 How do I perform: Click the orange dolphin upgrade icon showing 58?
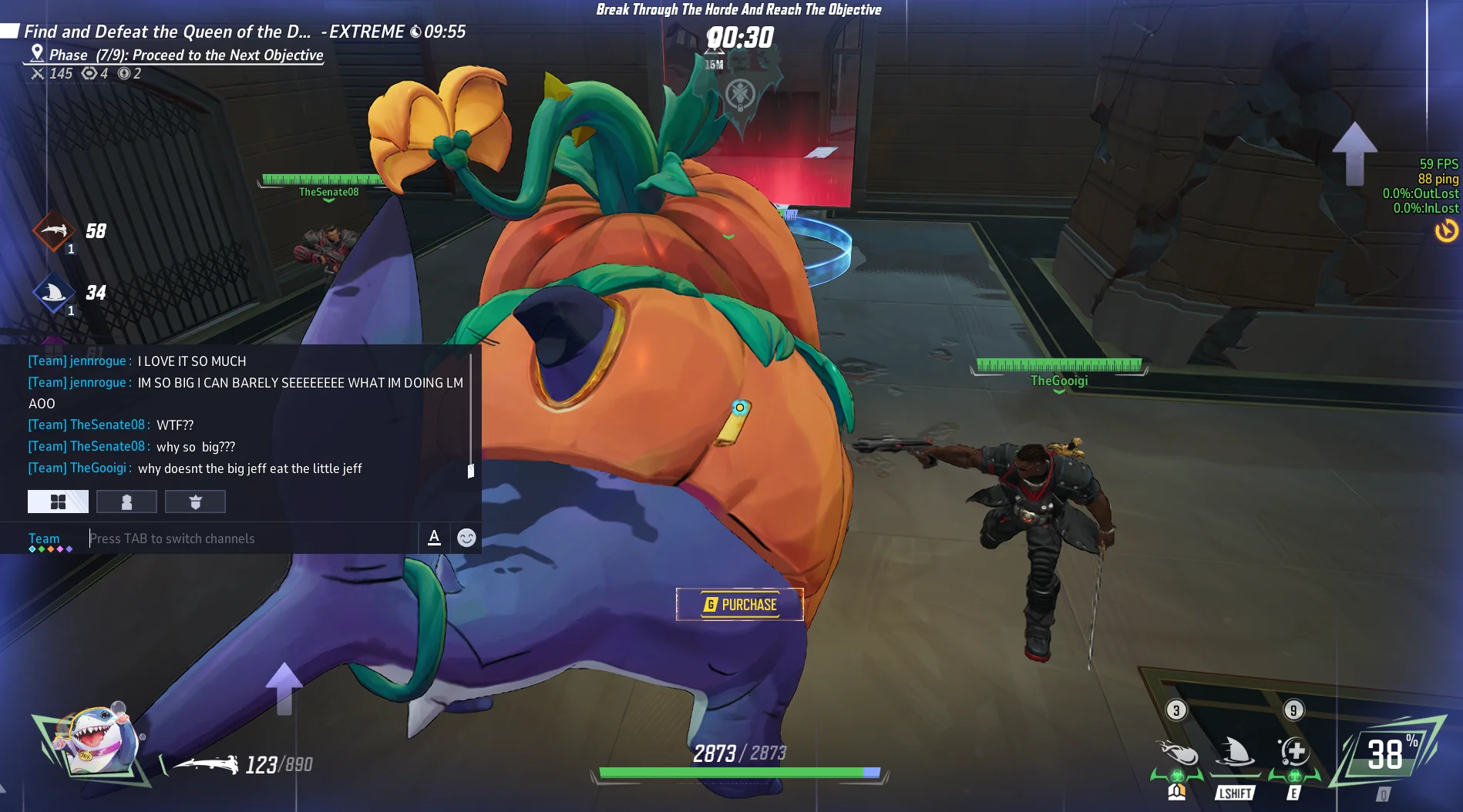point(53,231)
